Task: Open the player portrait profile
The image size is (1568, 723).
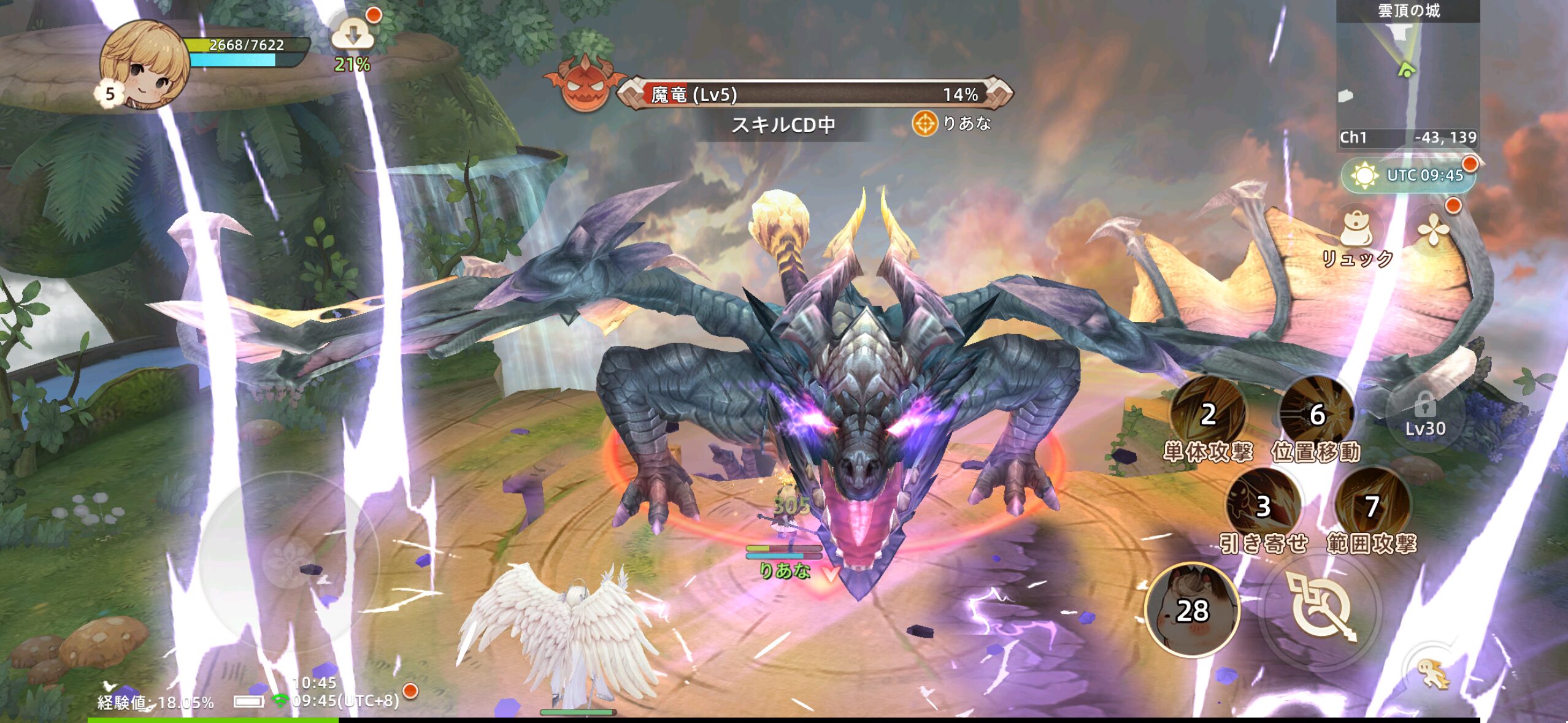Action: point(145,64)
